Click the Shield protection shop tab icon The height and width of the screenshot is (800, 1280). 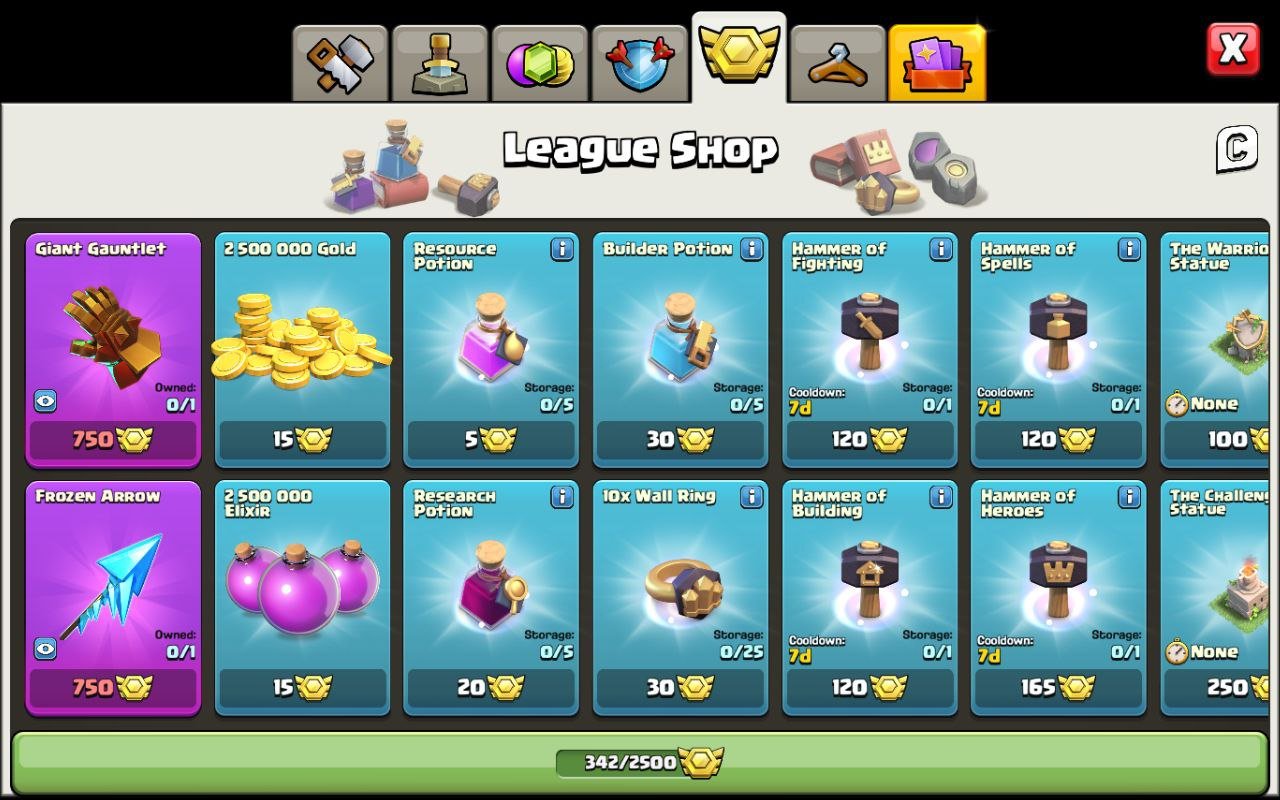[640, 62]
